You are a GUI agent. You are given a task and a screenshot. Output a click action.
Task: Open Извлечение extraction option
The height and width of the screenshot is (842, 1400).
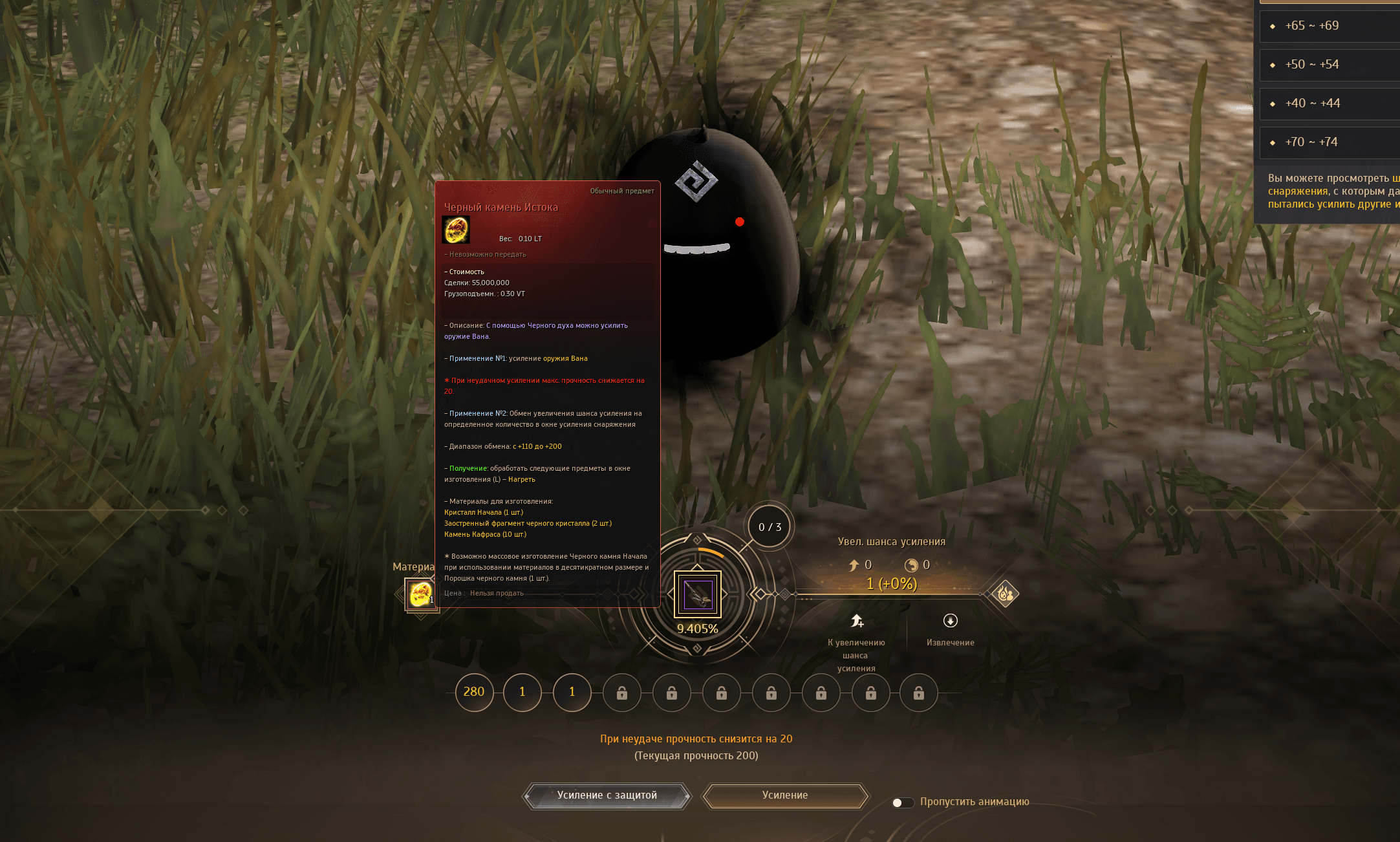[x=950, y=629]
